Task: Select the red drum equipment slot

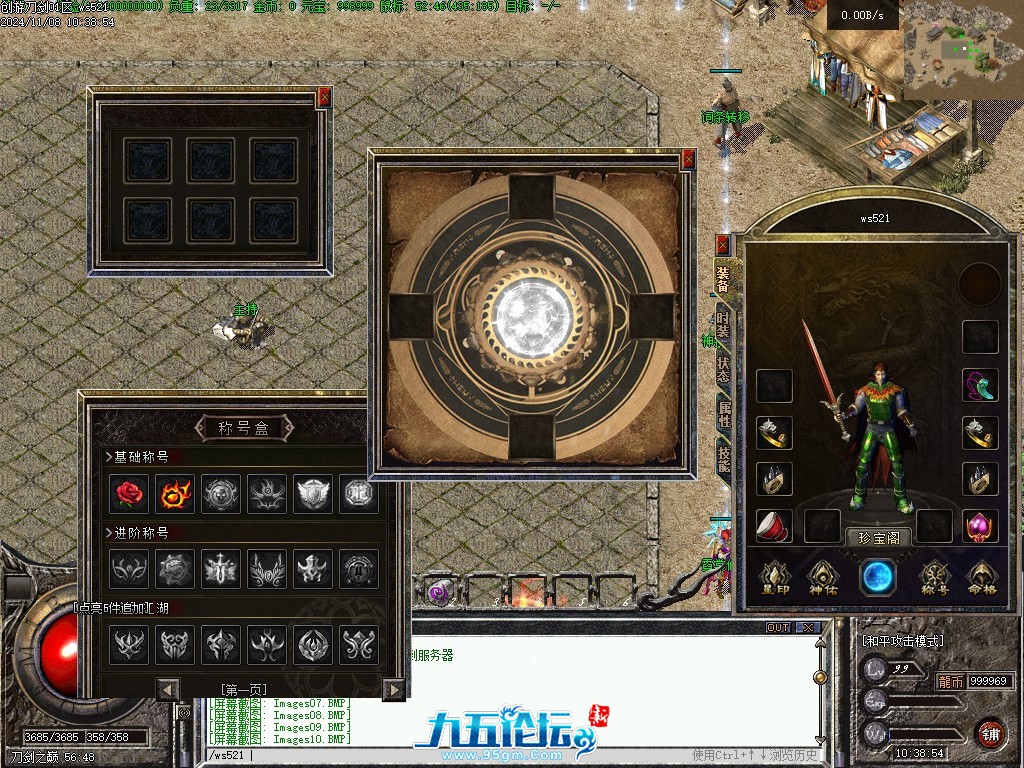Action: pyautogui.click(x=774, y=526)
